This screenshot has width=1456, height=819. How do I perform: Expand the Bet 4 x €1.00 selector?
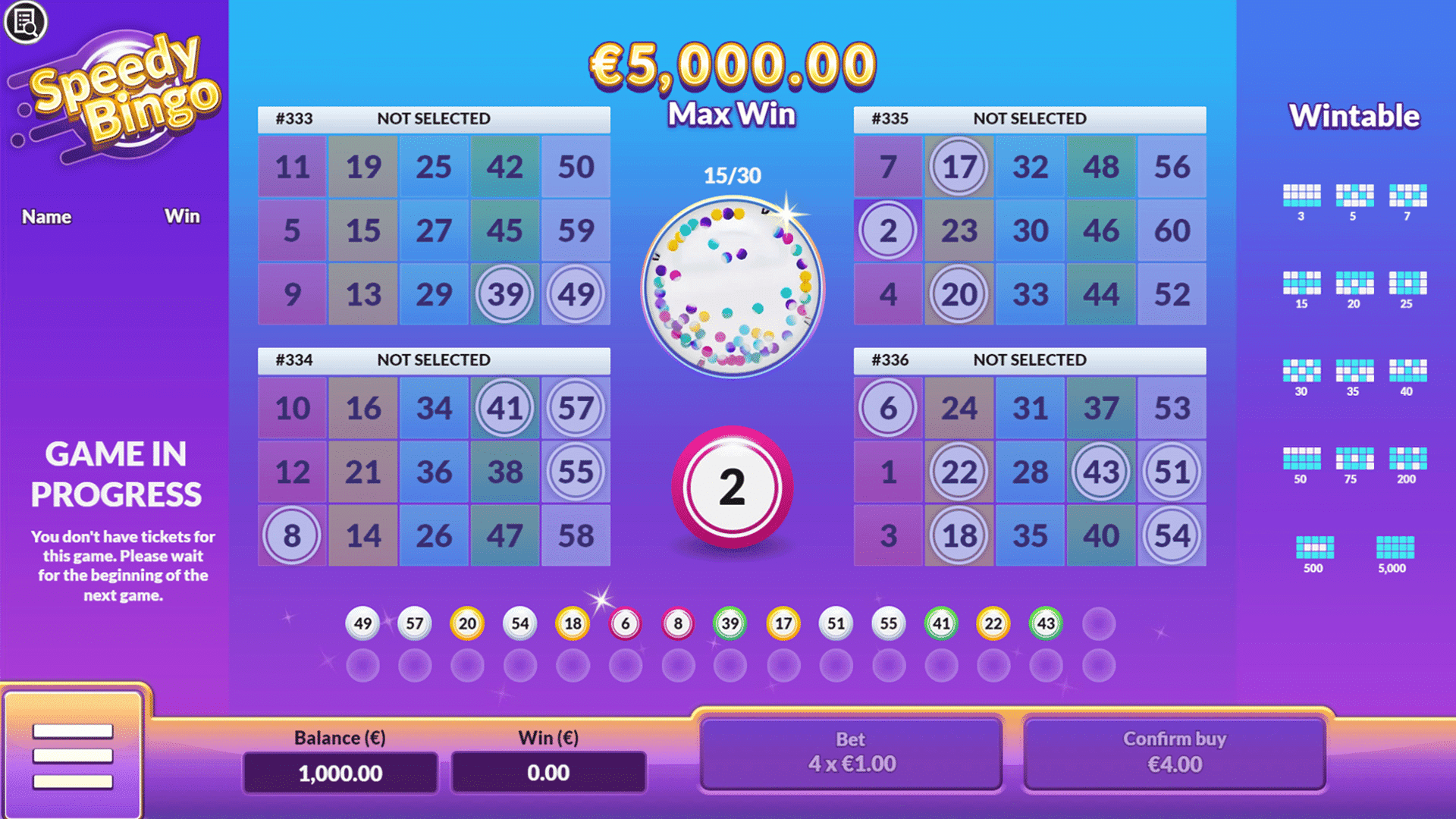point(851,752)
